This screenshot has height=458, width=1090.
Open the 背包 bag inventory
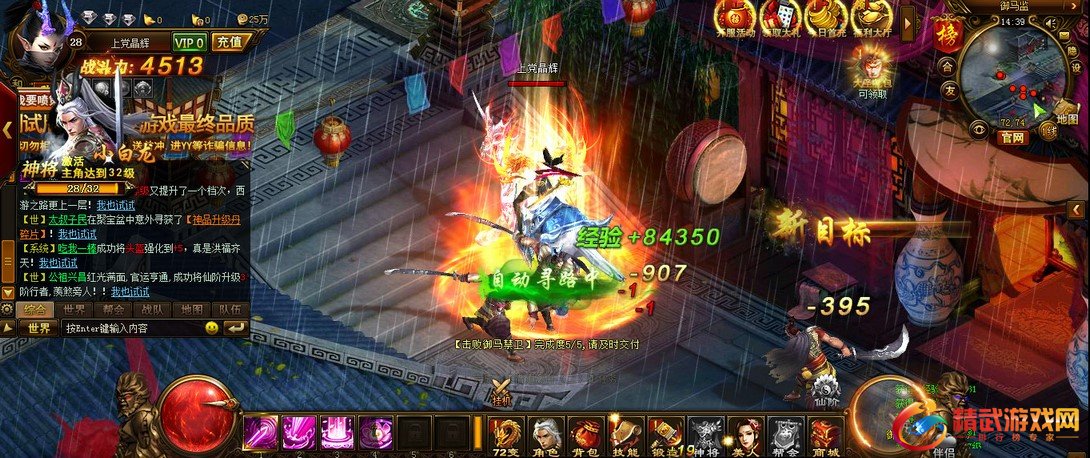click(x=586, y=436)
